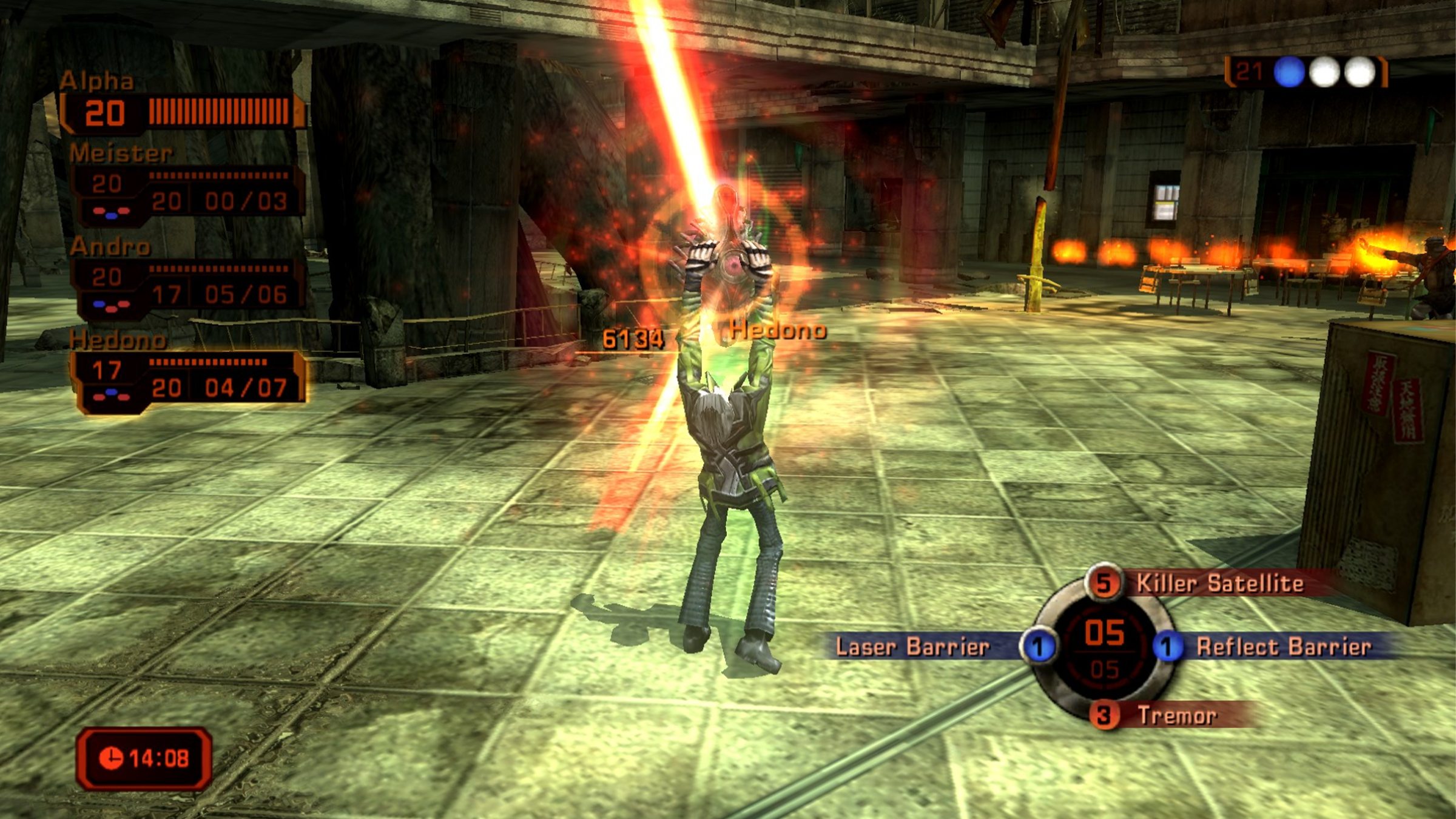
Task: Choose the Reflect Barrier ability
Action: (x=1282, y=647)
